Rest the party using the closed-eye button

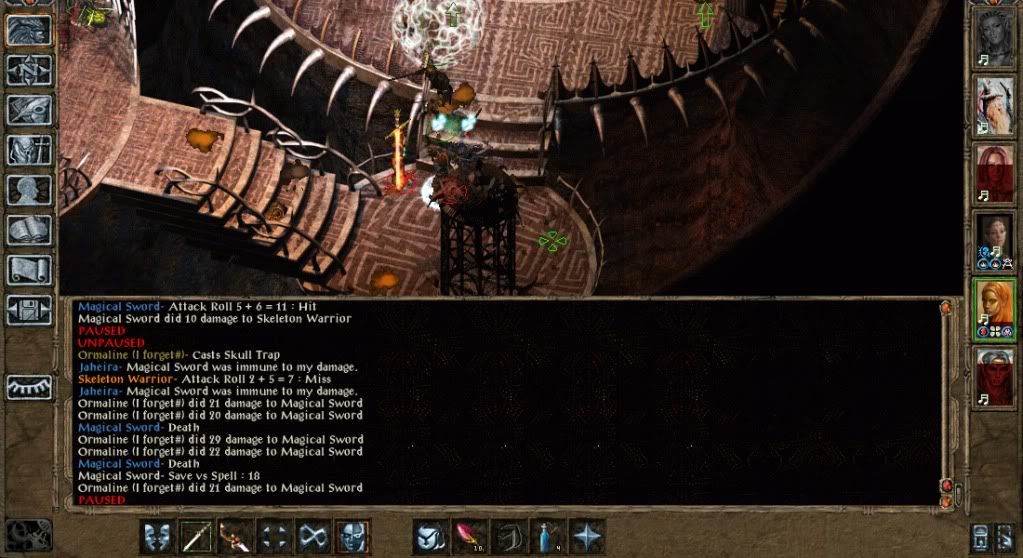pyautogui.click(x=29, y=388)
